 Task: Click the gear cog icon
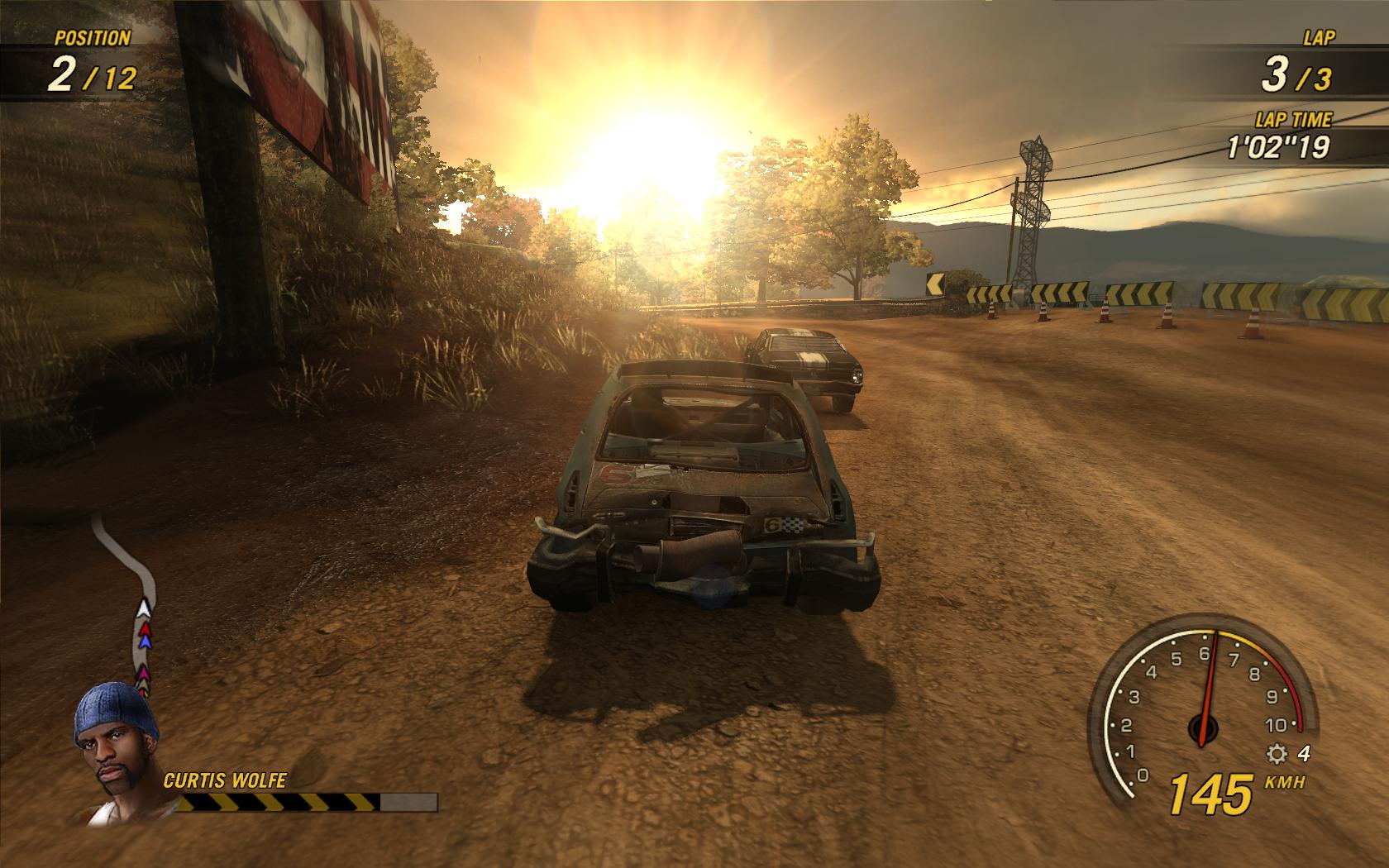pyautogui.click(x=1277, y=754)
